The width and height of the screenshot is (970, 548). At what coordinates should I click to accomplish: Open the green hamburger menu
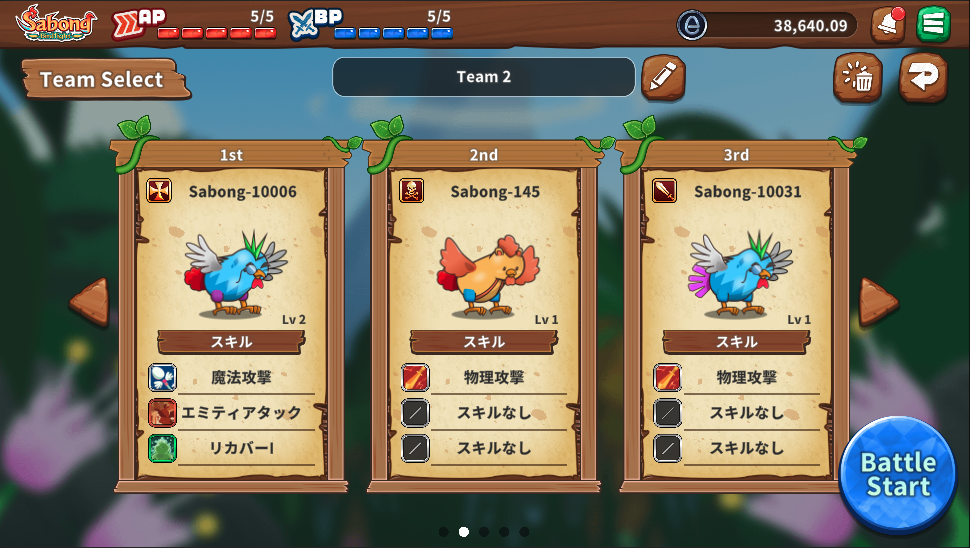(x=933, y=24)
